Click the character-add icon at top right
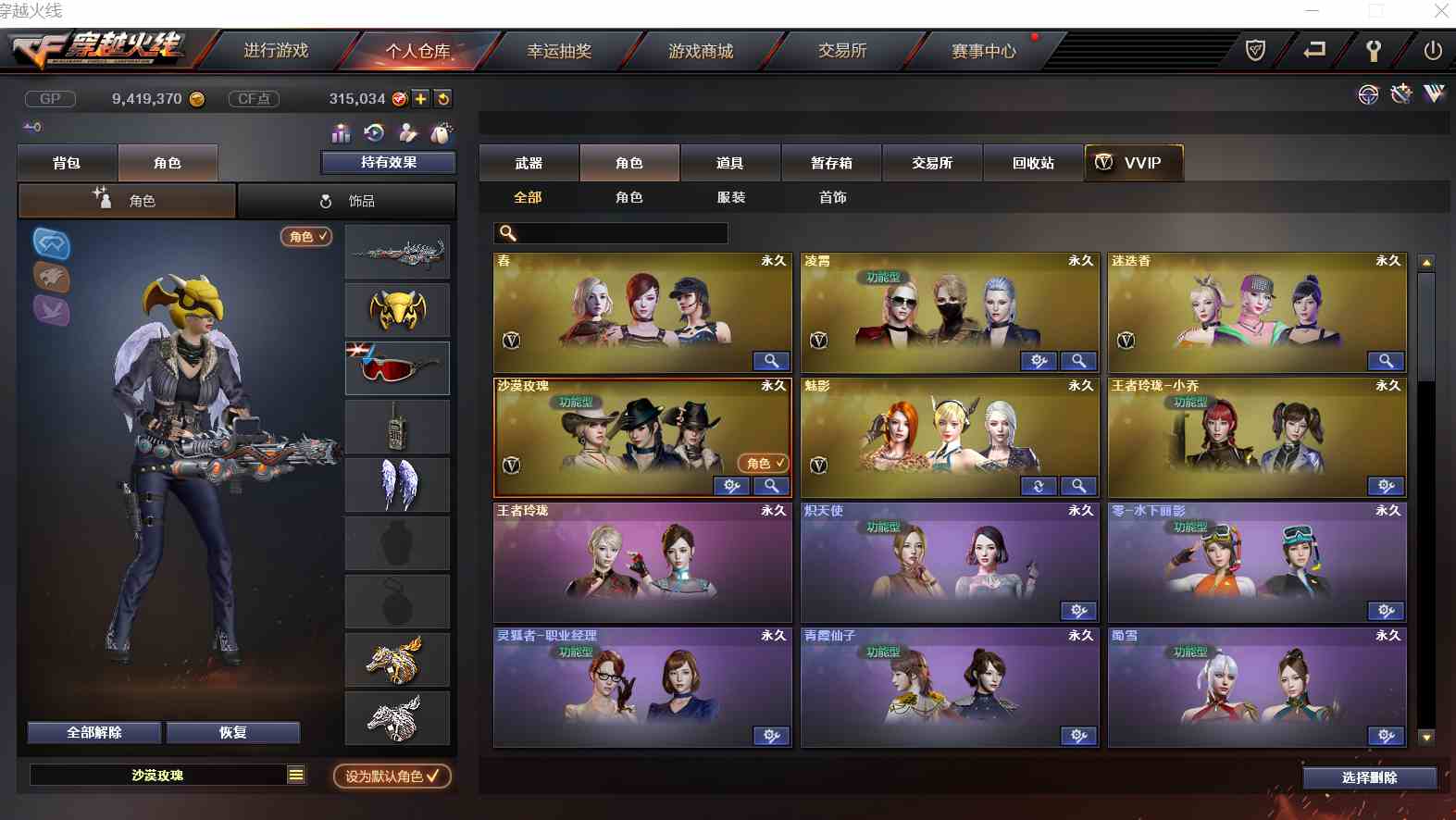Screen dimensions: 1456x820 [x=1400, y=93]
